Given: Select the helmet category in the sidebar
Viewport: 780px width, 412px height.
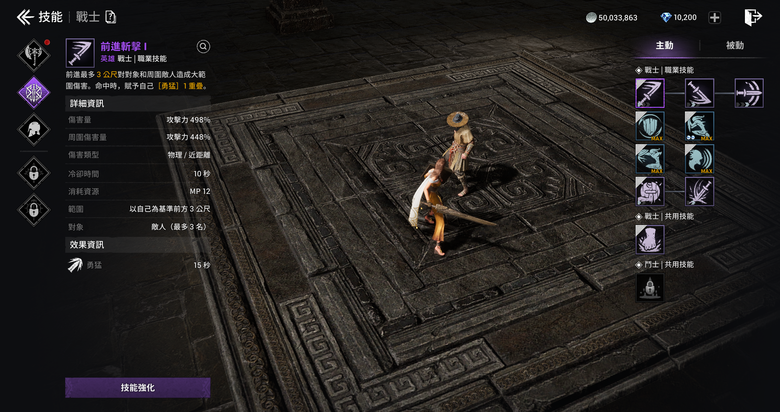Looking at the screenshot, I should (35, 131).
